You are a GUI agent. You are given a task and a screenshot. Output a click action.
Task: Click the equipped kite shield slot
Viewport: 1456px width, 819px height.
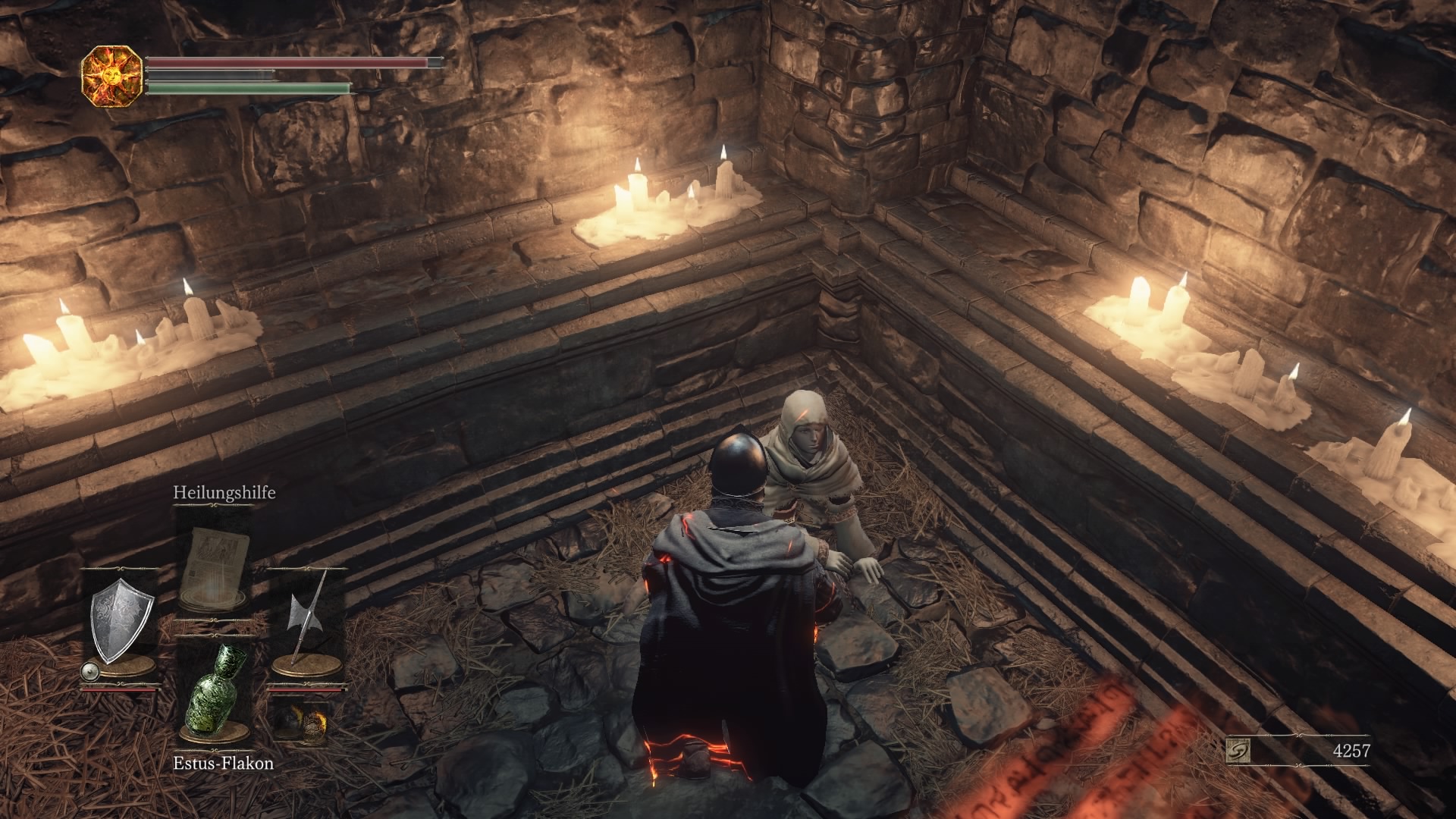(121, 627)
